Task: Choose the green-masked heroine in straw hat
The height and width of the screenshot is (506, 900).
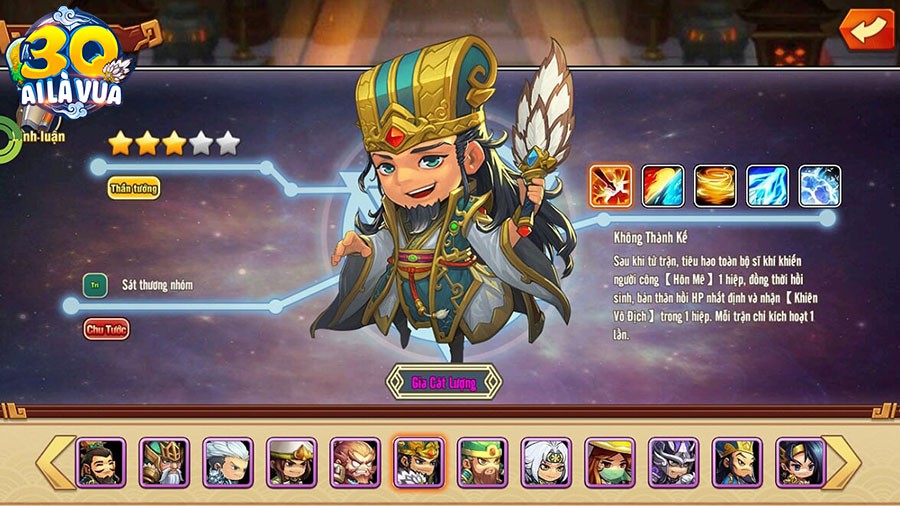Action: point(610,462)
